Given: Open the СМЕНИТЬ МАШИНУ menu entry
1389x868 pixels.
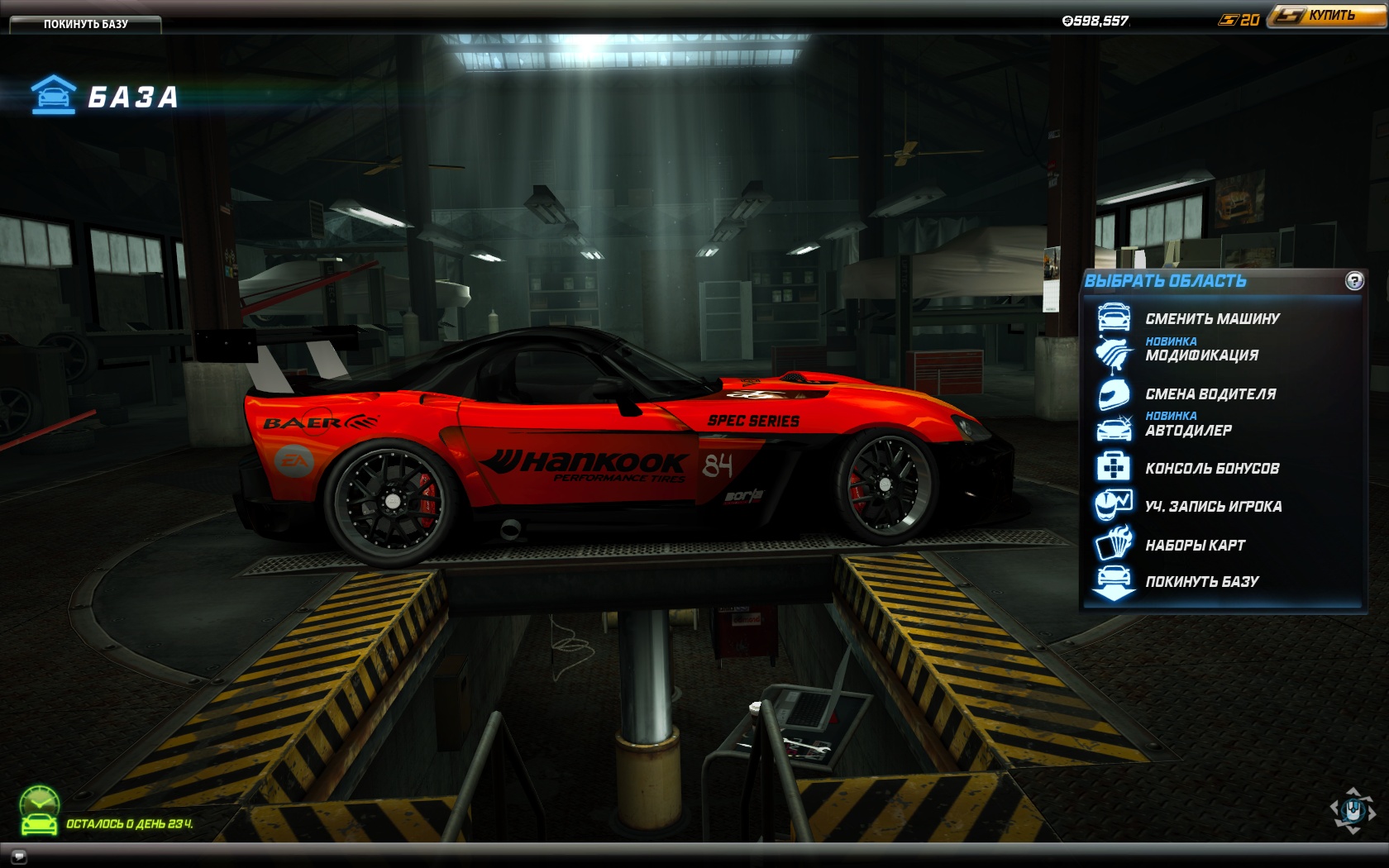Looking at the screenshot, I should click(1212, 319).
